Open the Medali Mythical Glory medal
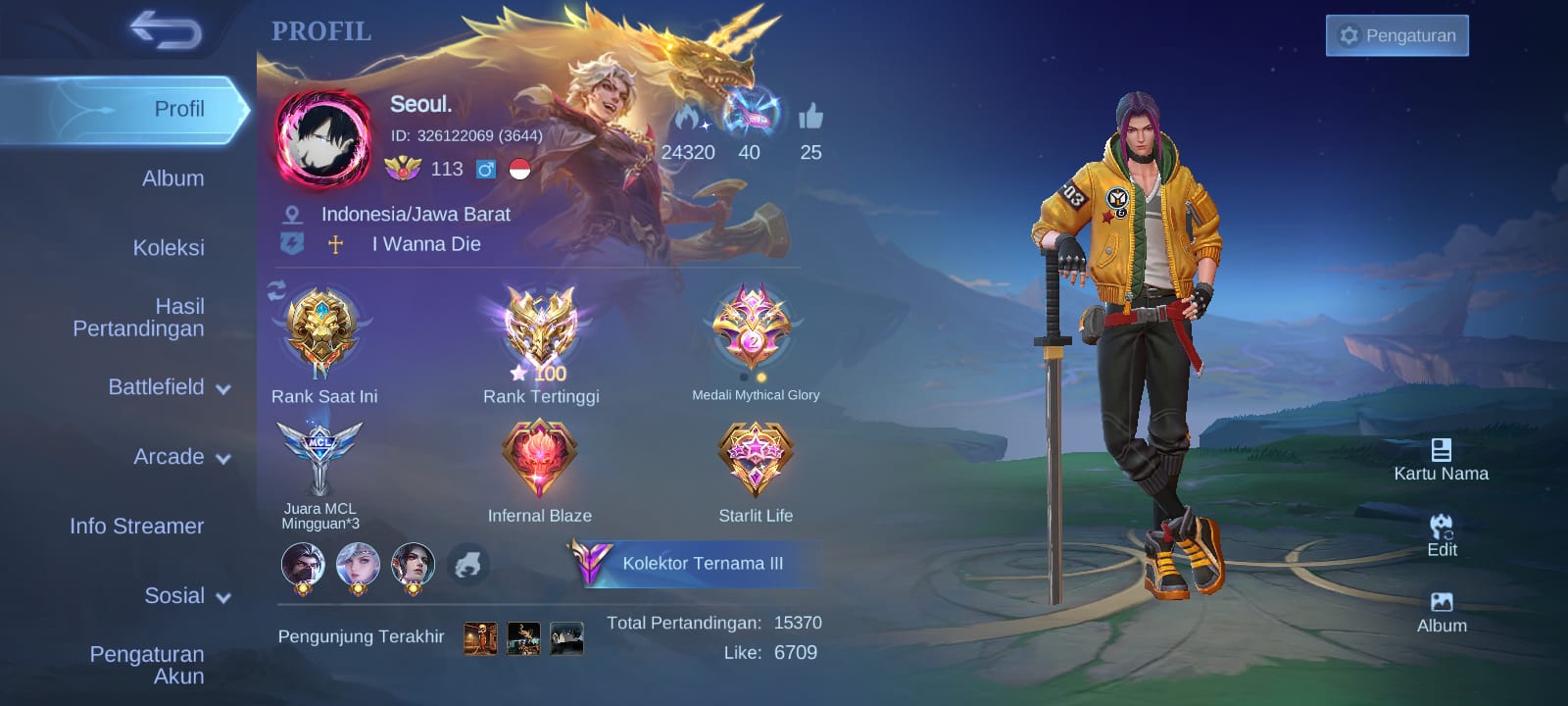Image resolution: width=1568 pixels, height=706 pixels. (753, 330)
